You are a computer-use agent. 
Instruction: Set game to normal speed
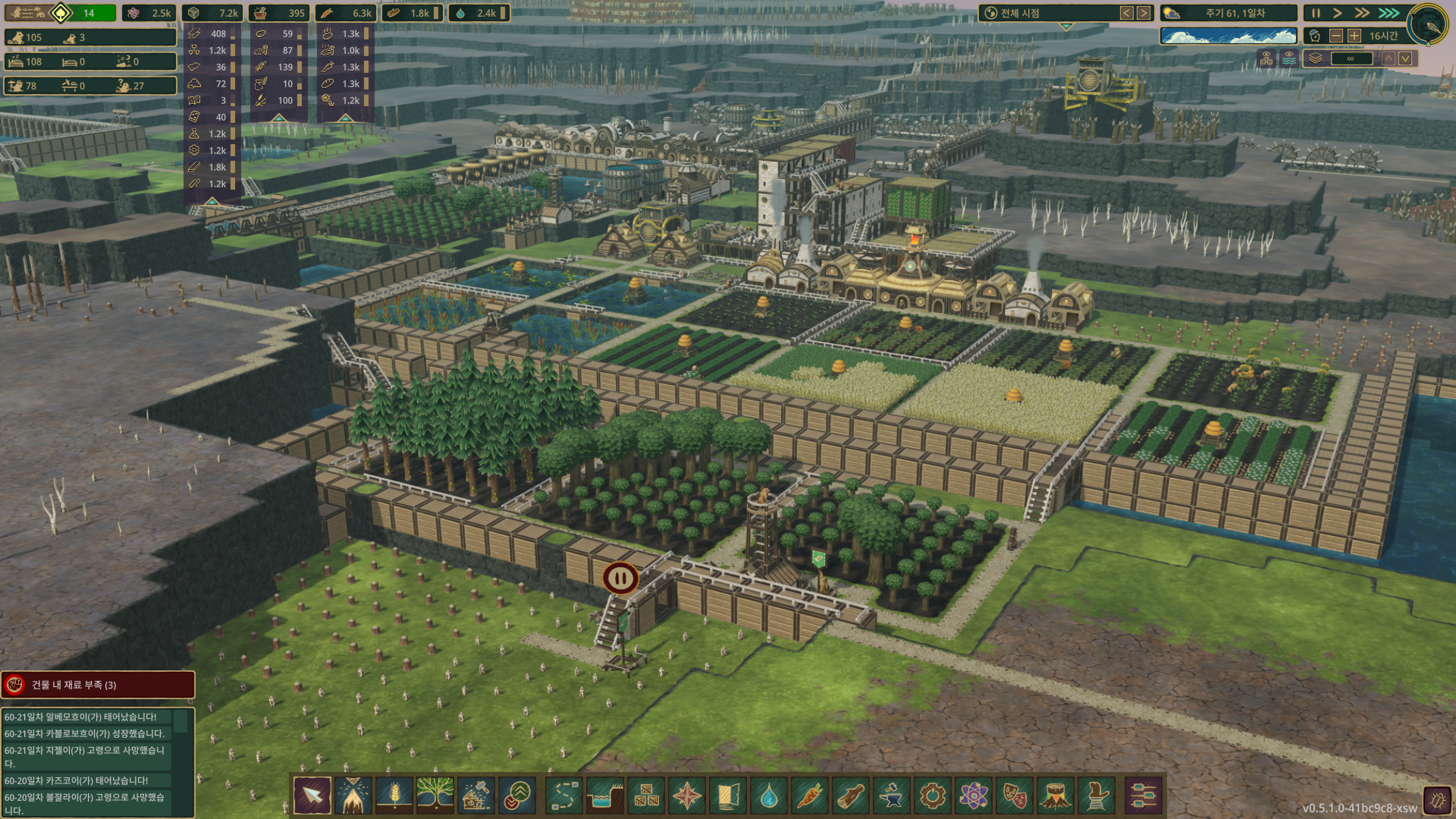click(1337, 13)
